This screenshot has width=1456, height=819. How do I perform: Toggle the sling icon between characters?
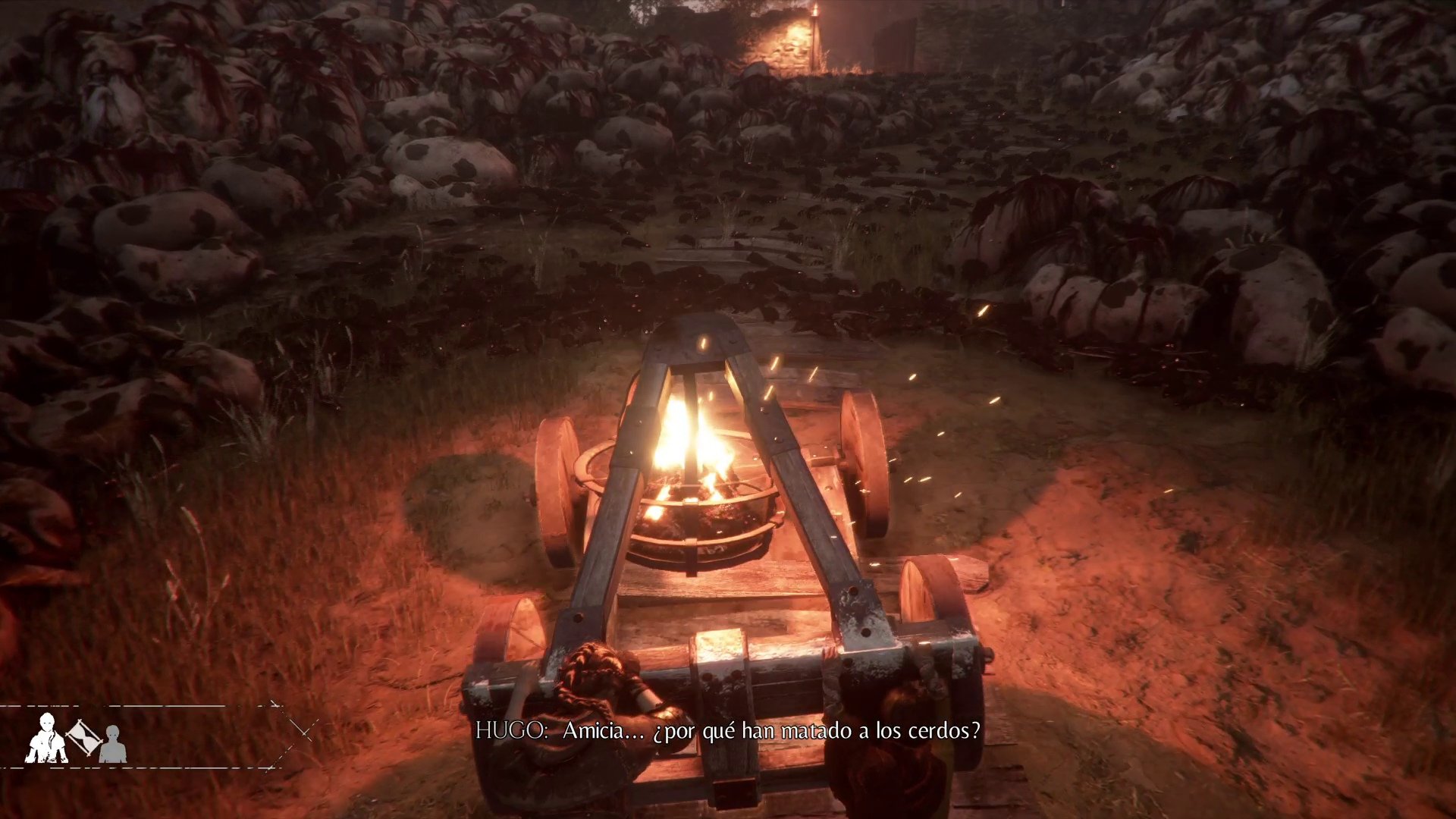coord(83,738)
